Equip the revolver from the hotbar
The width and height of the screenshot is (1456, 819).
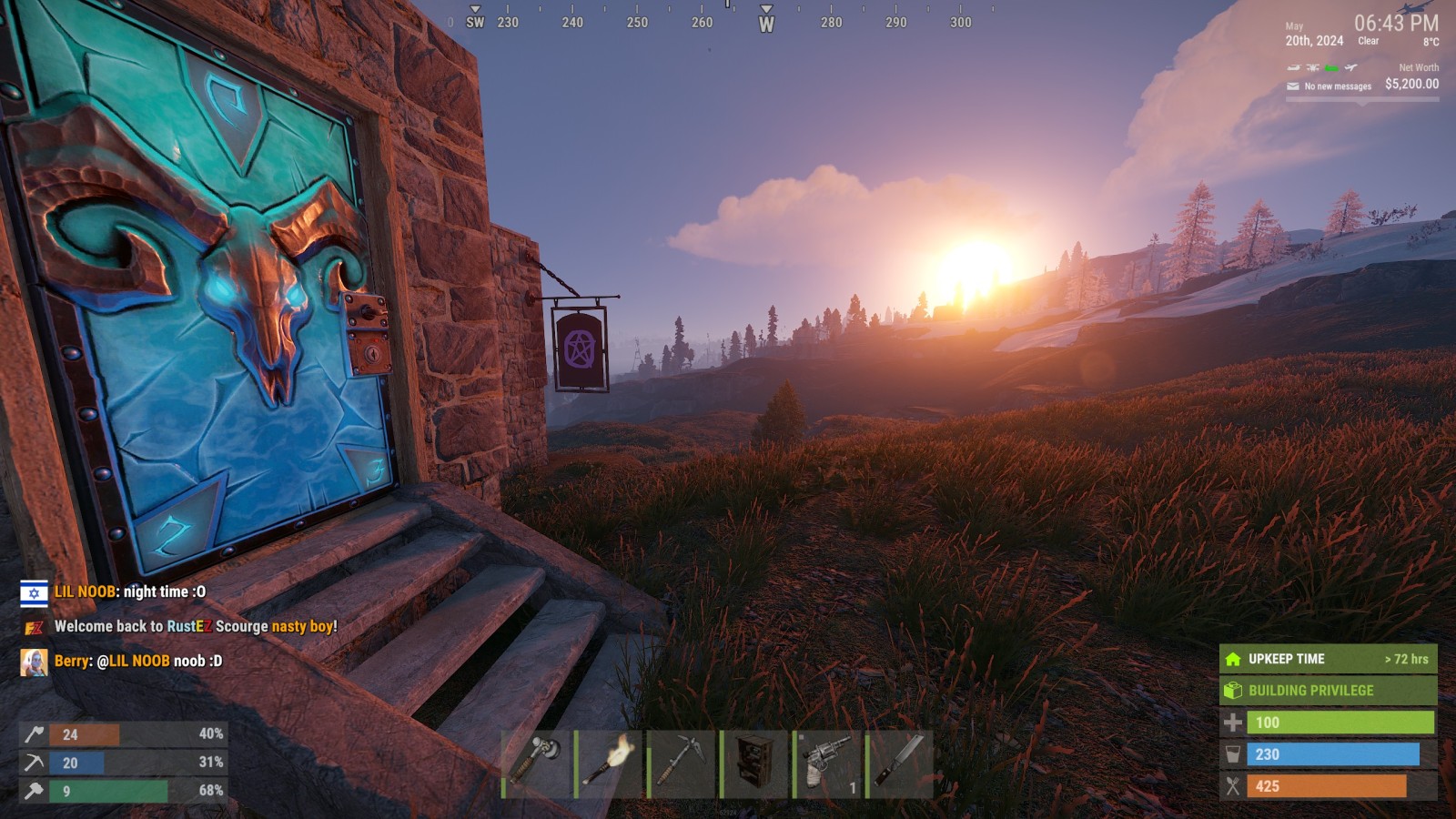(827, 763)
